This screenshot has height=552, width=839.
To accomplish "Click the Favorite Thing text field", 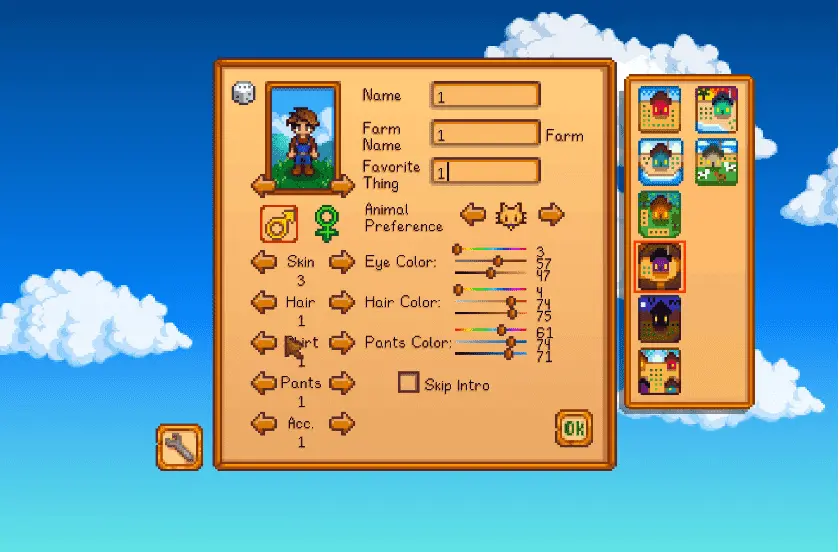I will (x=485, y=171).
